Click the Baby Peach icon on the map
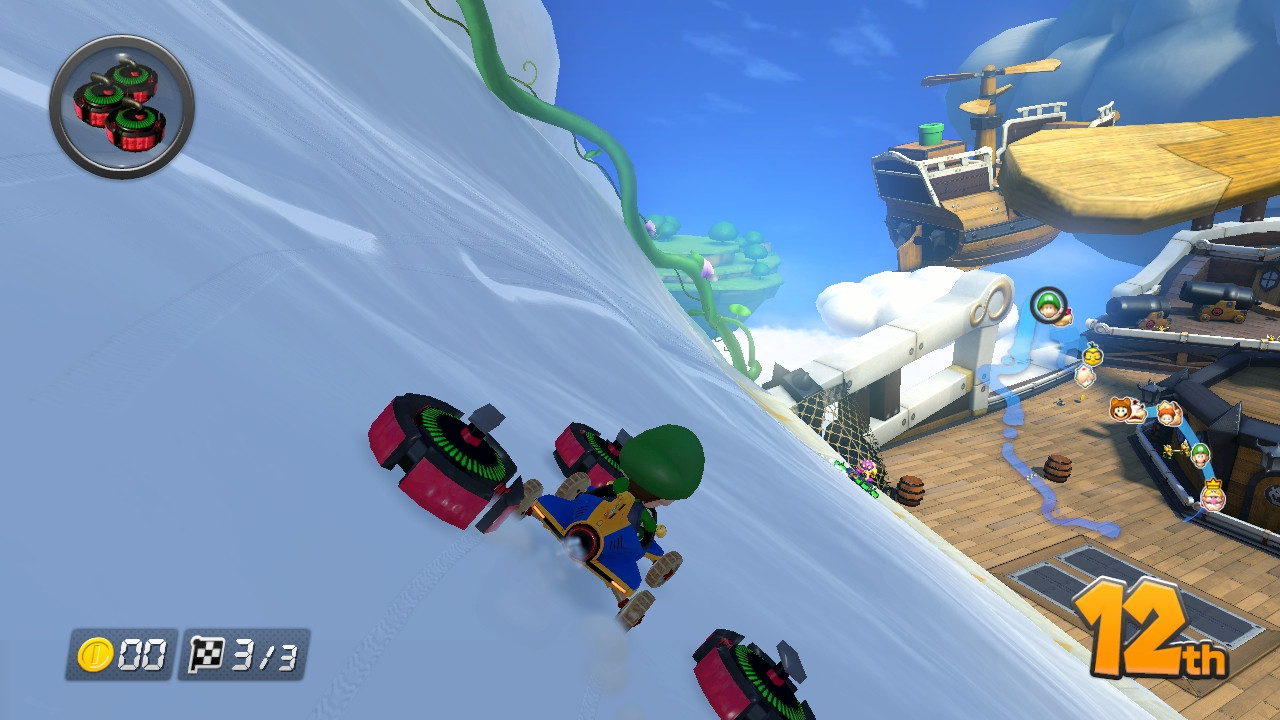 tap(1085, 377)
